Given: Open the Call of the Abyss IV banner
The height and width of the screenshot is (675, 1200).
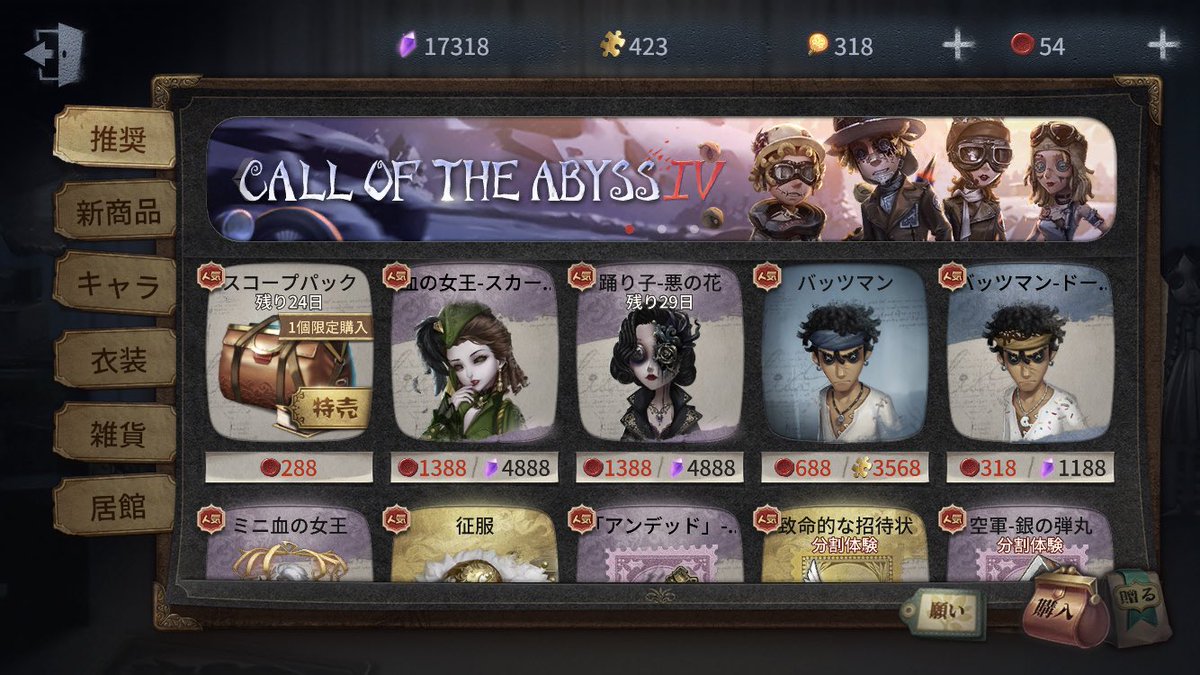Looking at the screenshot, I should point(660,180).
